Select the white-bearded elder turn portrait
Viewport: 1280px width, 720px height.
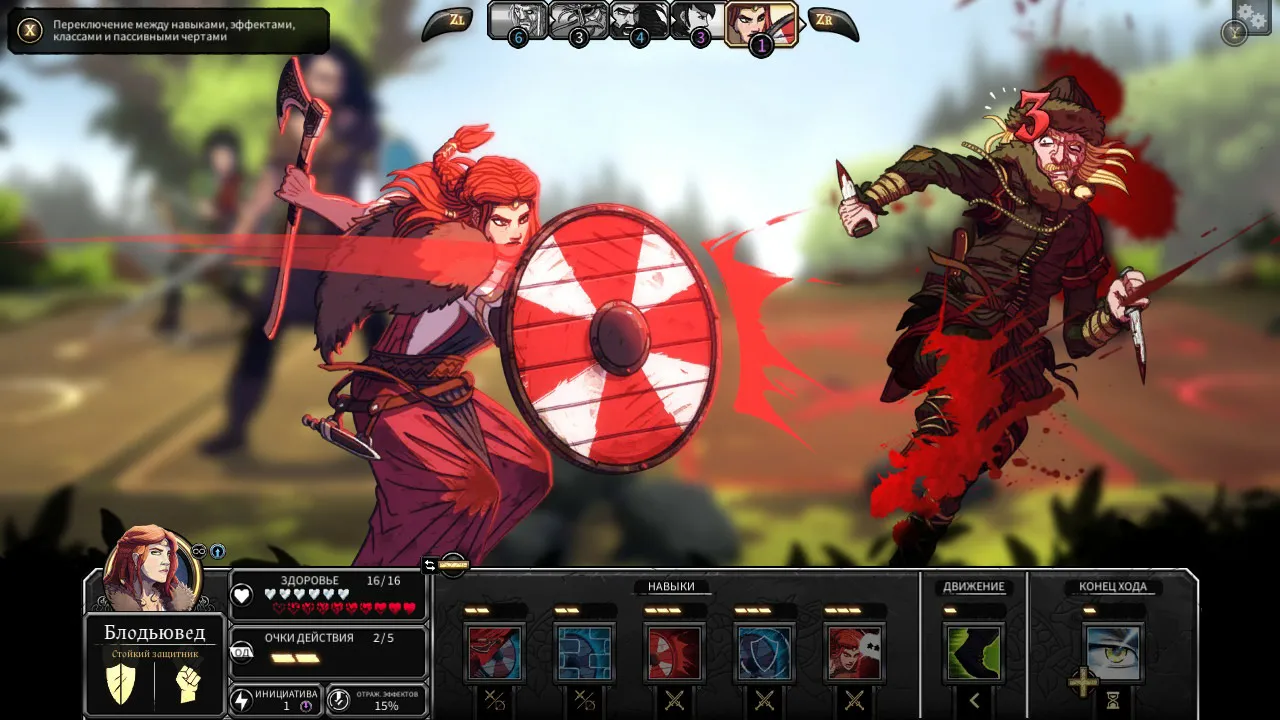coord(517,21)
